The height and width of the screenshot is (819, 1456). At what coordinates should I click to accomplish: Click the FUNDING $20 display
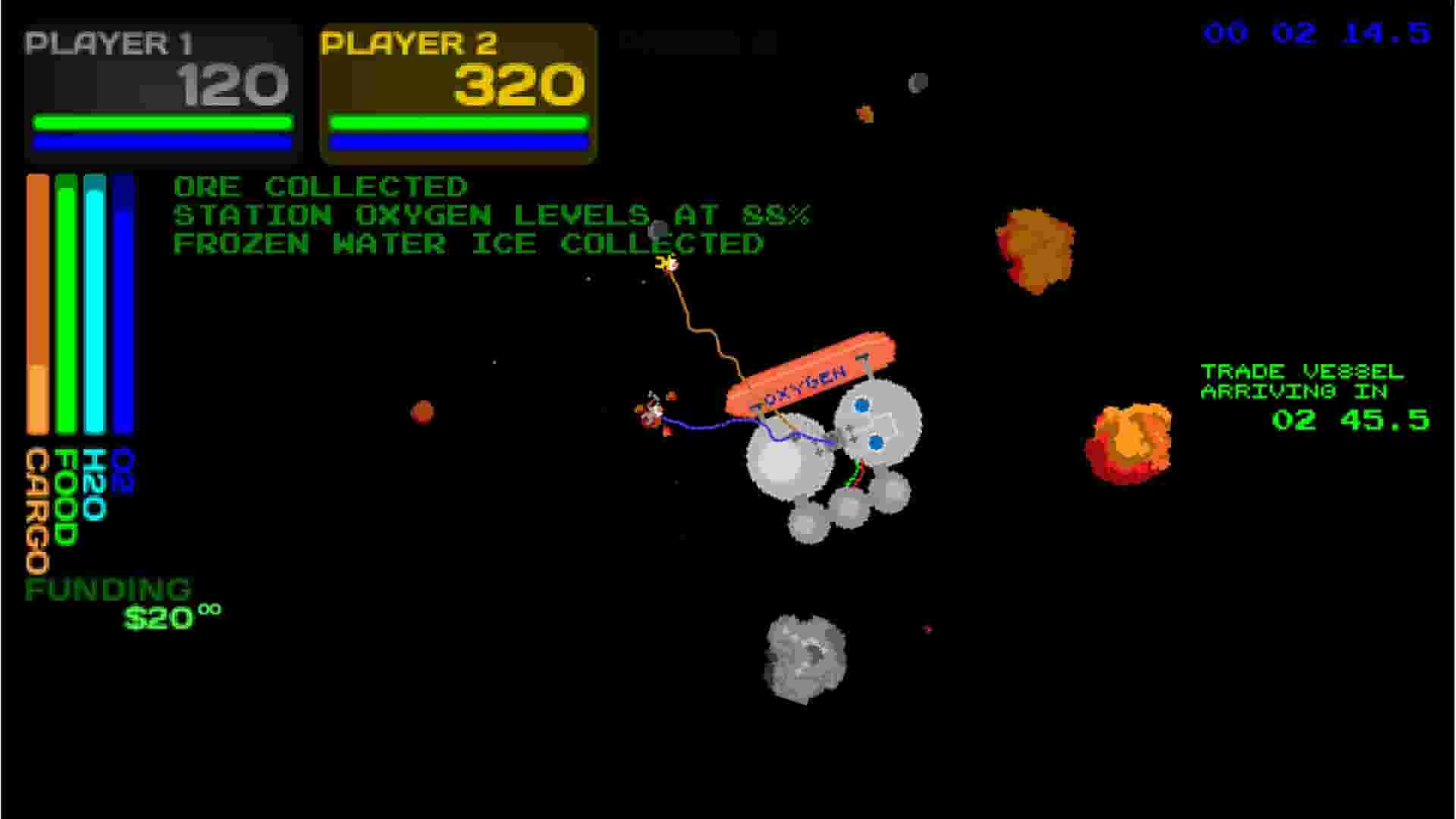(121, 599)
